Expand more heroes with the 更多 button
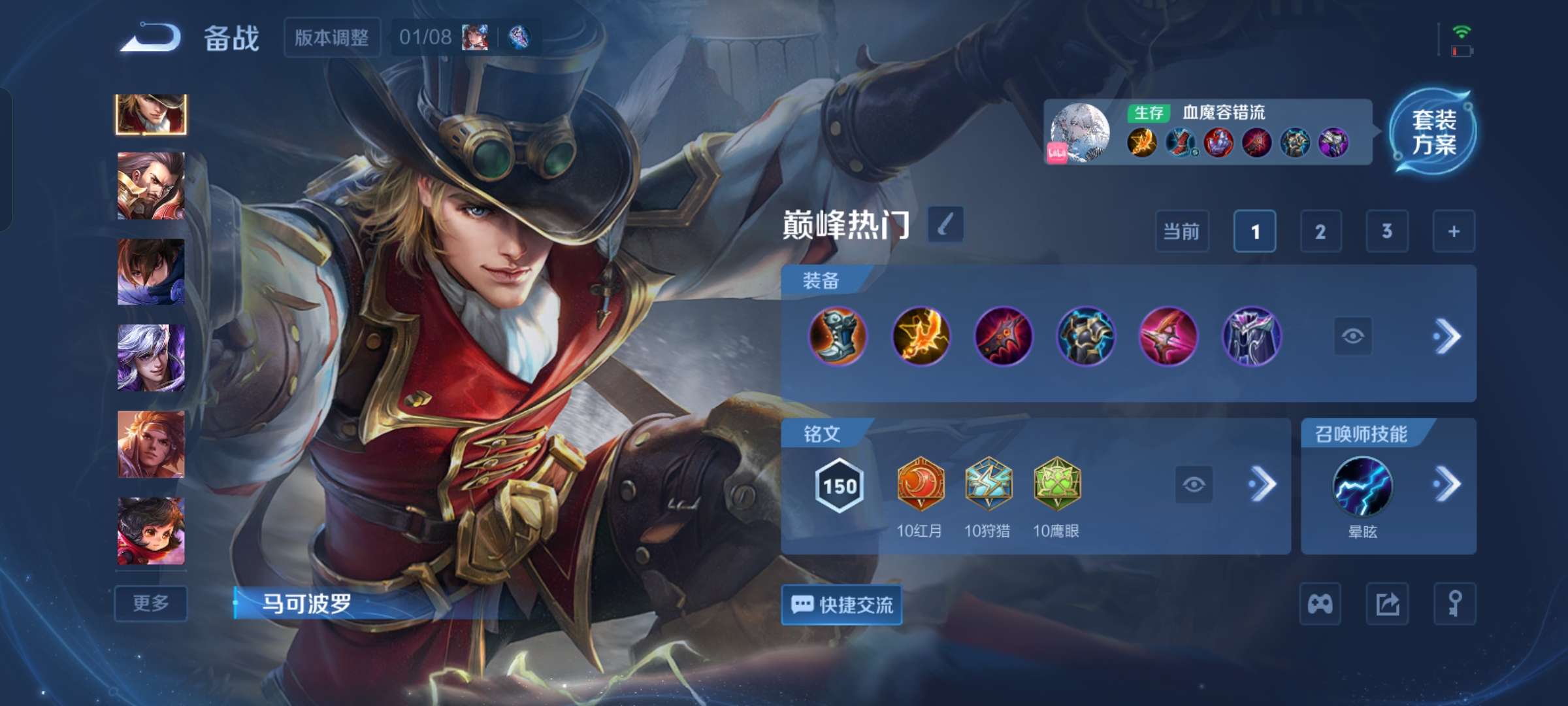Image resolution: width=1568 pixels, height=706 pixels. [x=151, y=603]
